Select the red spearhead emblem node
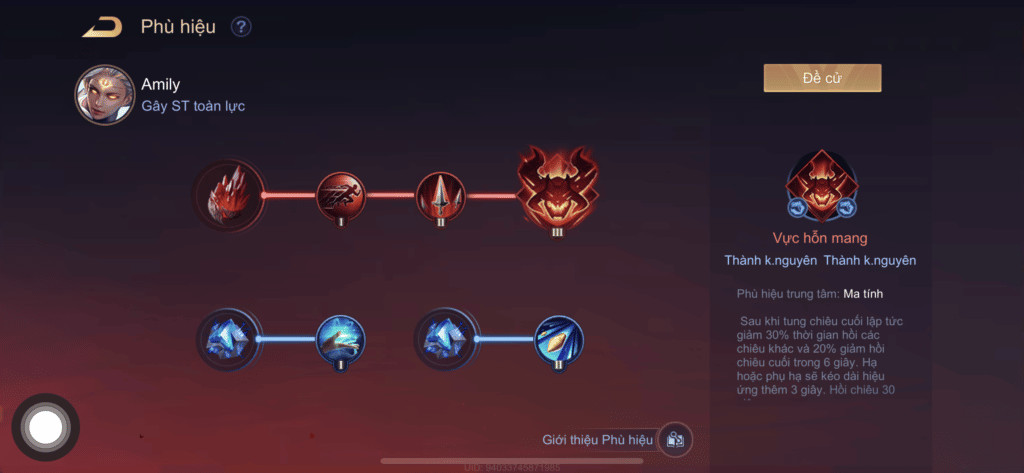The width and height of the screenshot is (1024, 473). pos(441,195)
